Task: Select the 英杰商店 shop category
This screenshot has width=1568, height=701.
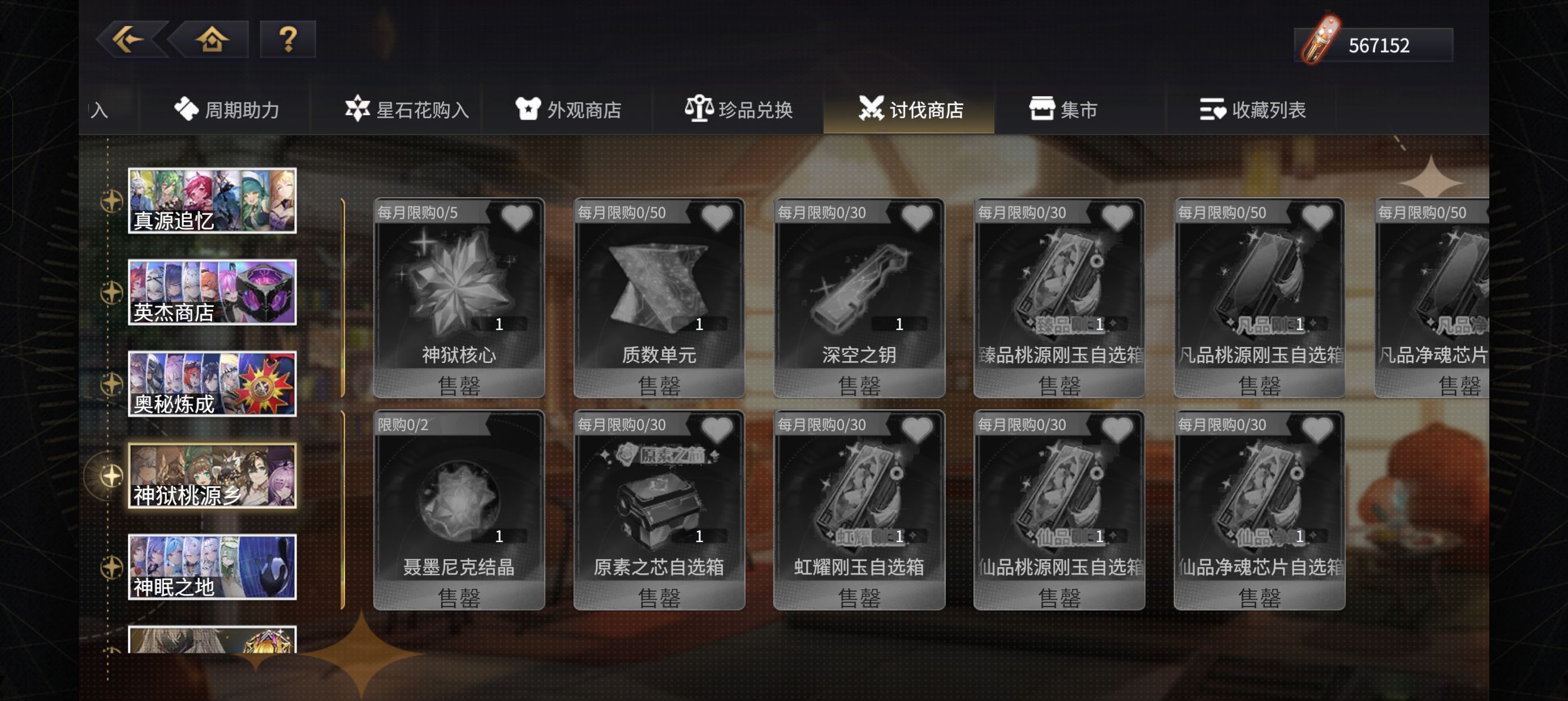Action: [212, 292]
